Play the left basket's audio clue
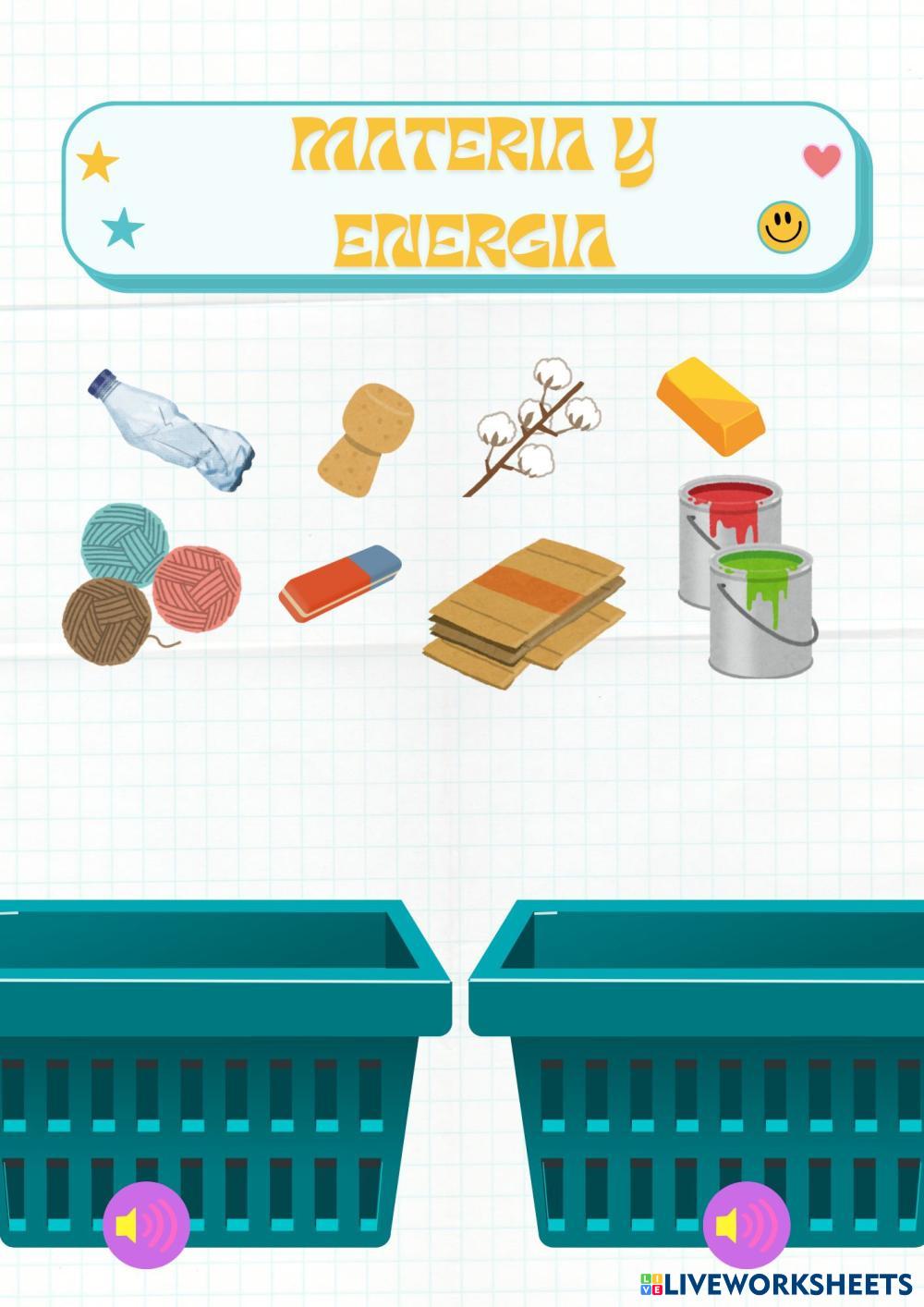 [x=147, y=1226]
